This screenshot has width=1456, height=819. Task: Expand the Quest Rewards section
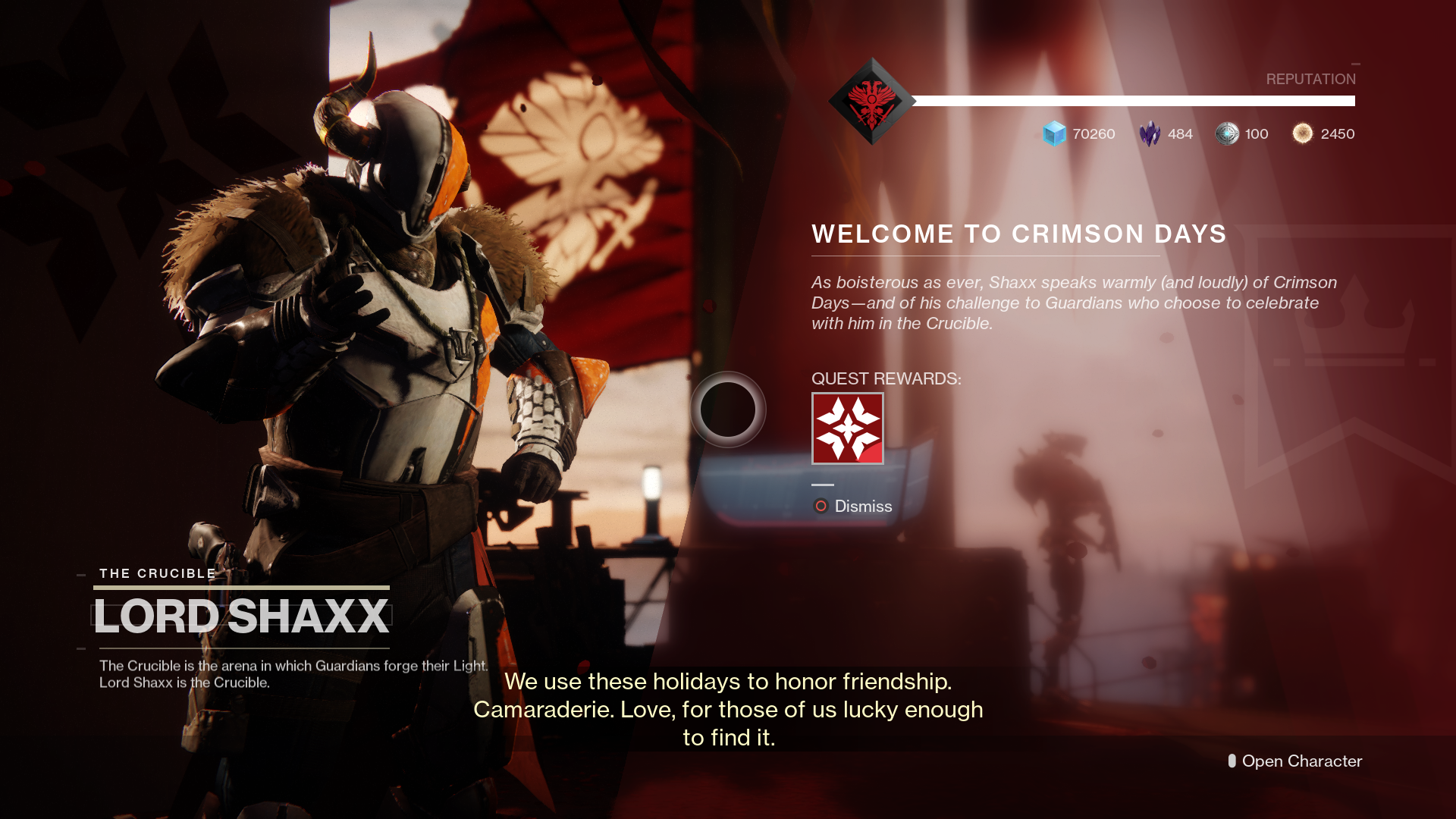coord(886,378)
